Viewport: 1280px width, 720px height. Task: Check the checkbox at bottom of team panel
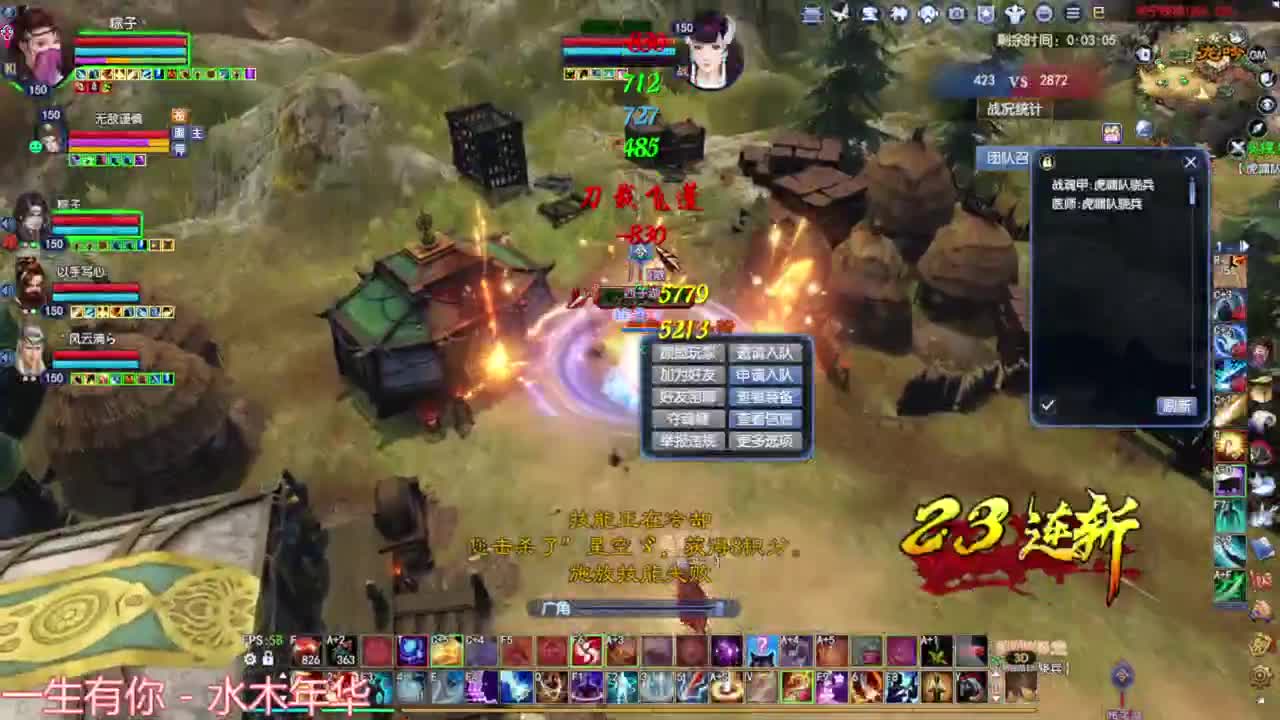click(1048, 405)
